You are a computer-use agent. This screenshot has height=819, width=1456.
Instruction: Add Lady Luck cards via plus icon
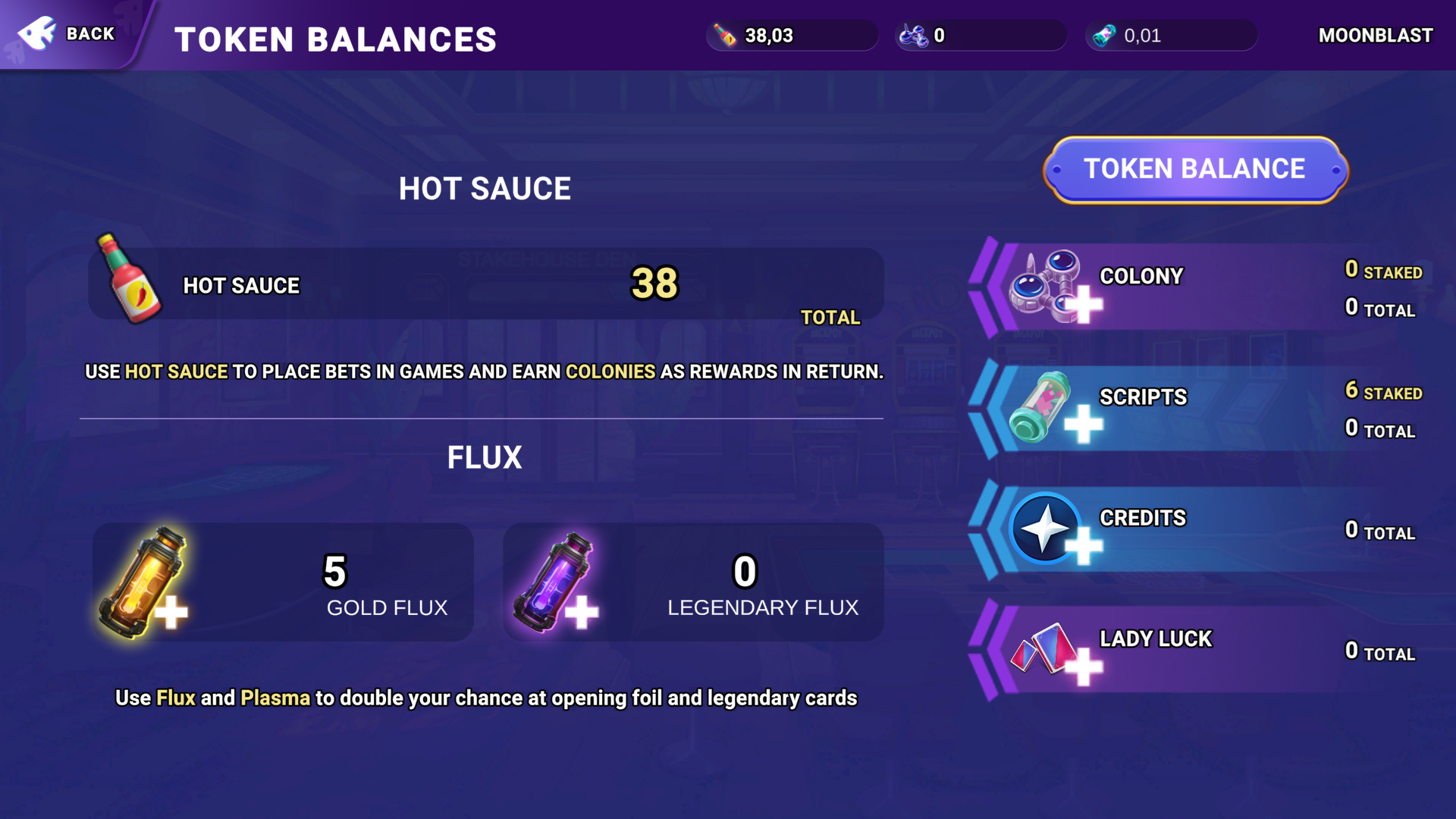coord(1084,667)
